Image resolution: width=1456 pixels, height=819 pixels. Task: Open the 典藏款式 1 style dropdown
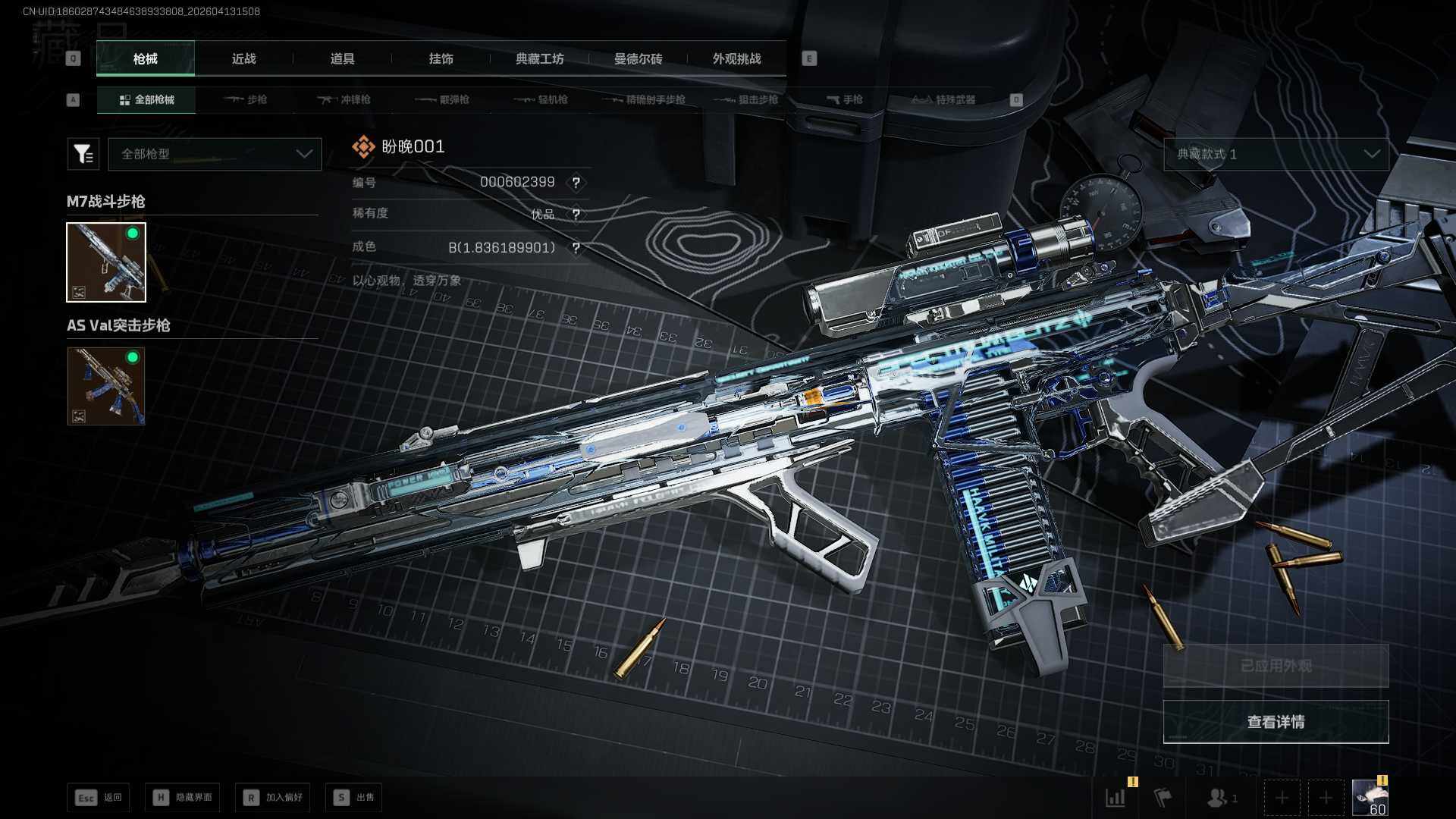(1276, 154)
